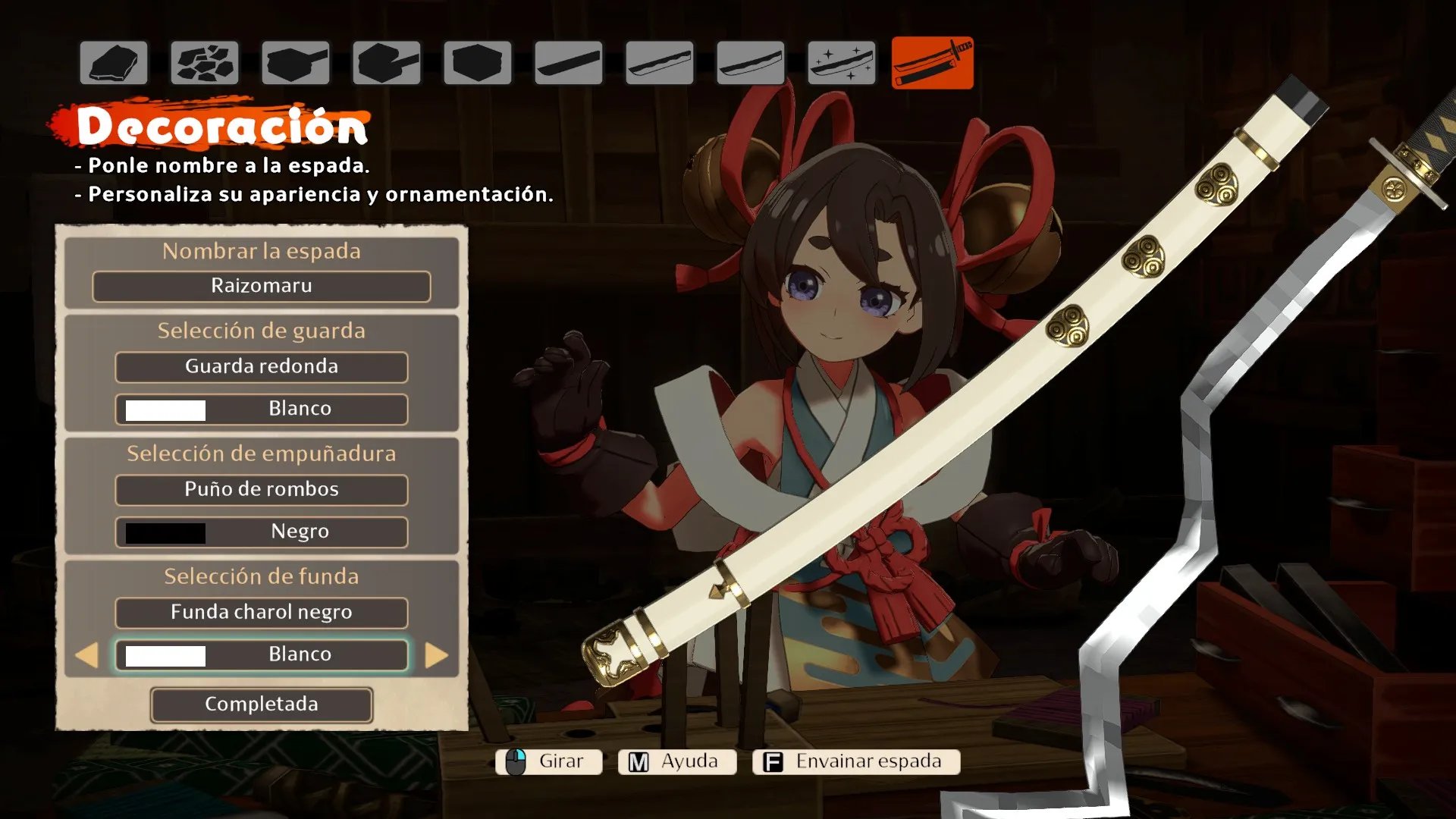Click the Envainar espada button
1456x819 pixels.
tap(856, 761)
